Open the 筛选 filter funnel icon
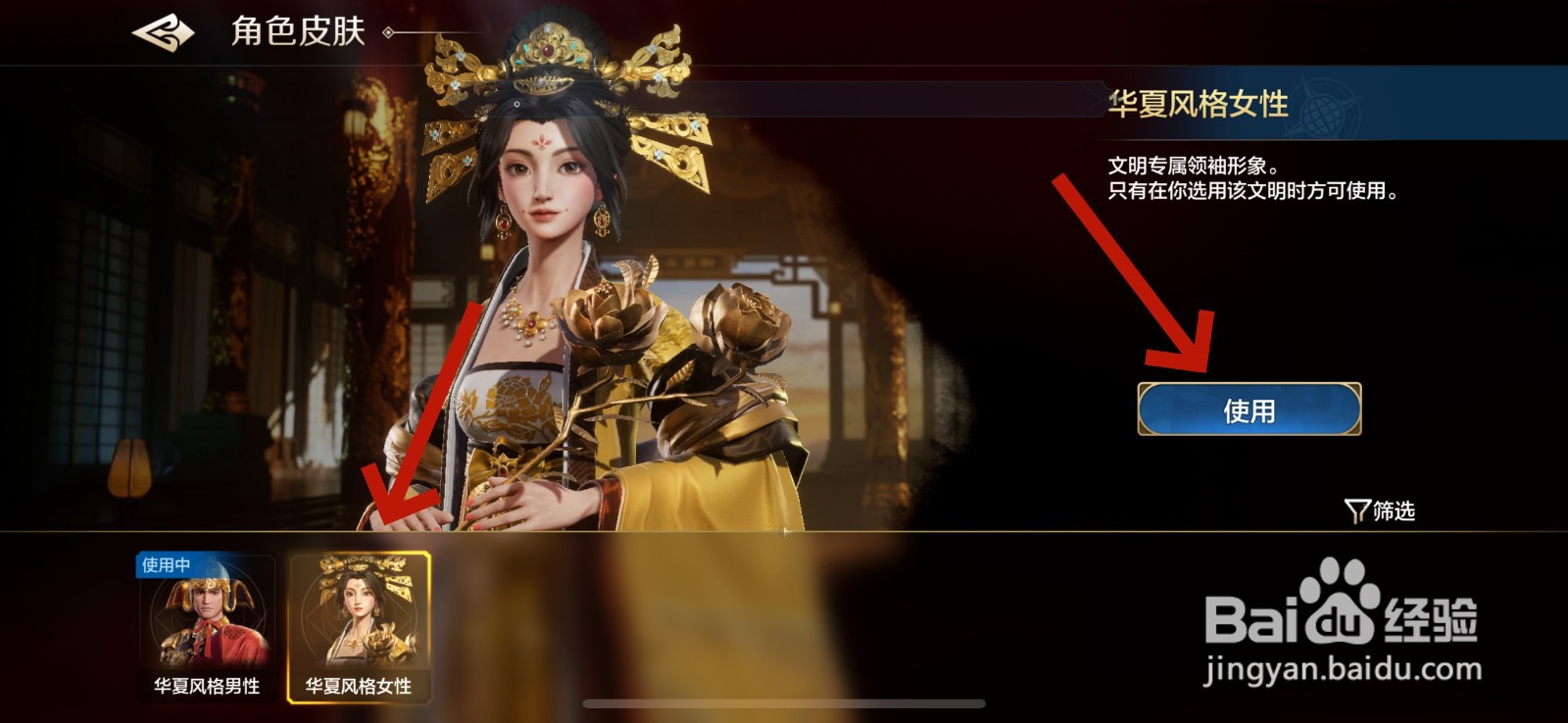Viewport: 1568px width, 723px height. [x=1358, y=508]
